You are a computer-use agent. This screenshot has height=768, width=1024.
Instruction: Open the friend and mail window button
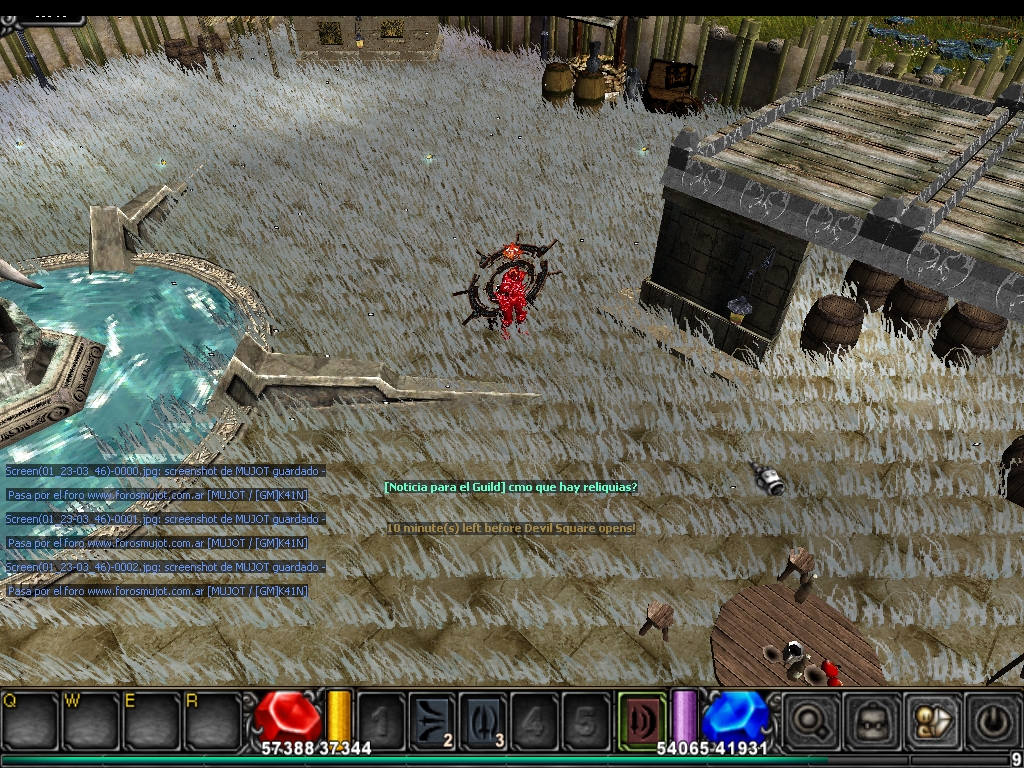point(932,718)
